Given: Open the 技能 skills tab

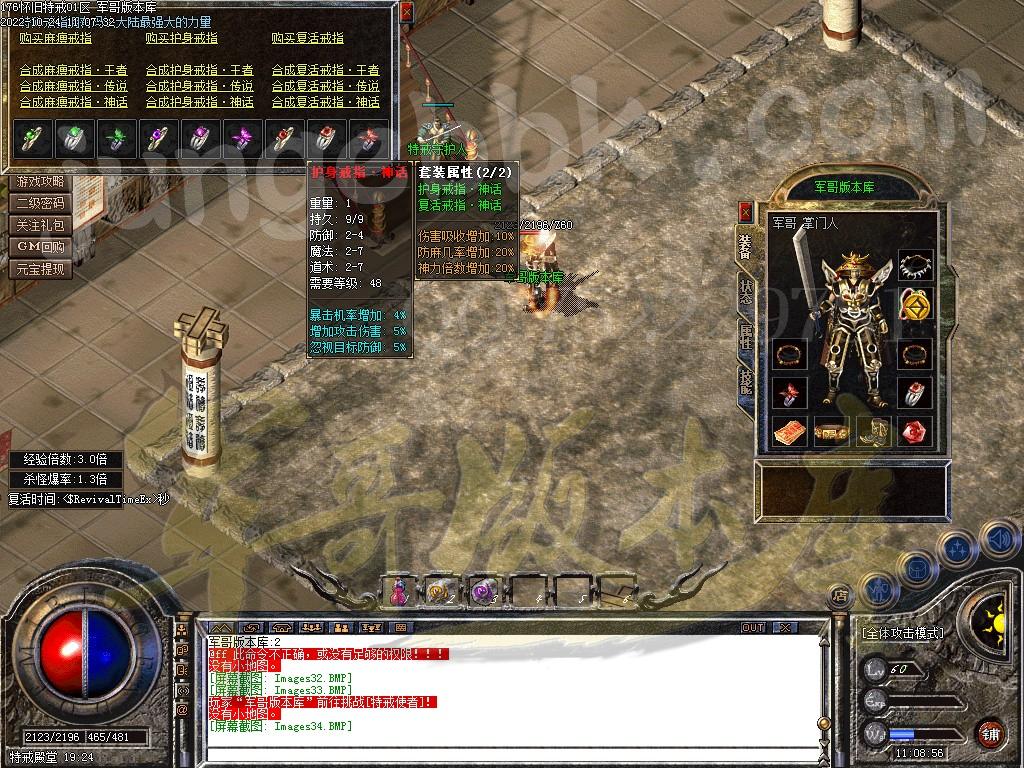Looking at the screenshot, I should [745, 381].
